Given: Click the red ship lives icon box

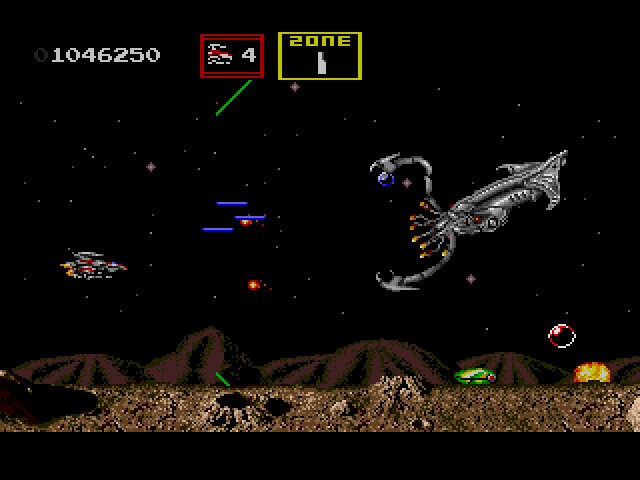Looking at the screenshot, I should (232, 56).
